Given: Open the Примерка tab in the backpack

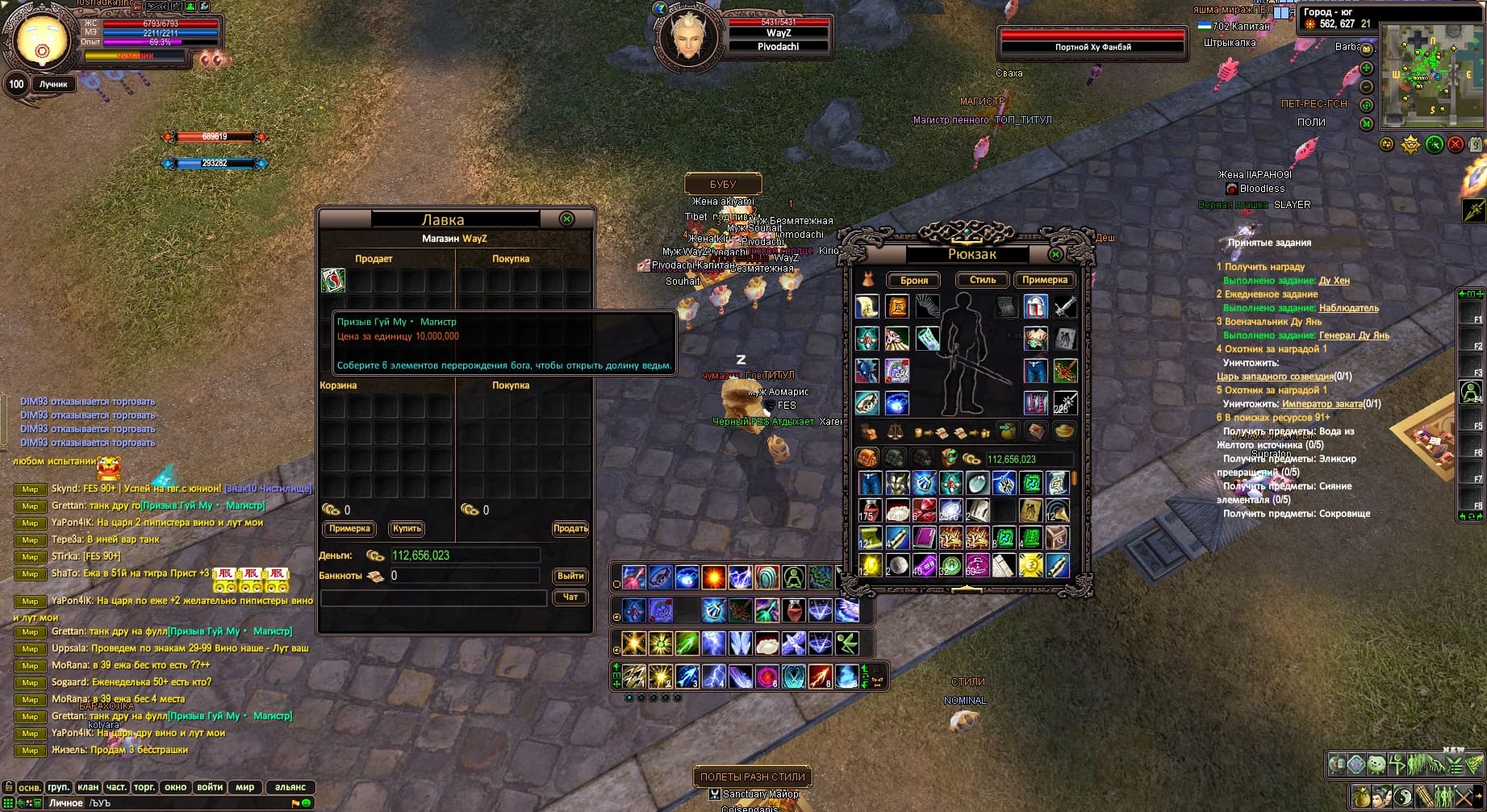Looking at the screenshot, I should [x=1045, y=280].
